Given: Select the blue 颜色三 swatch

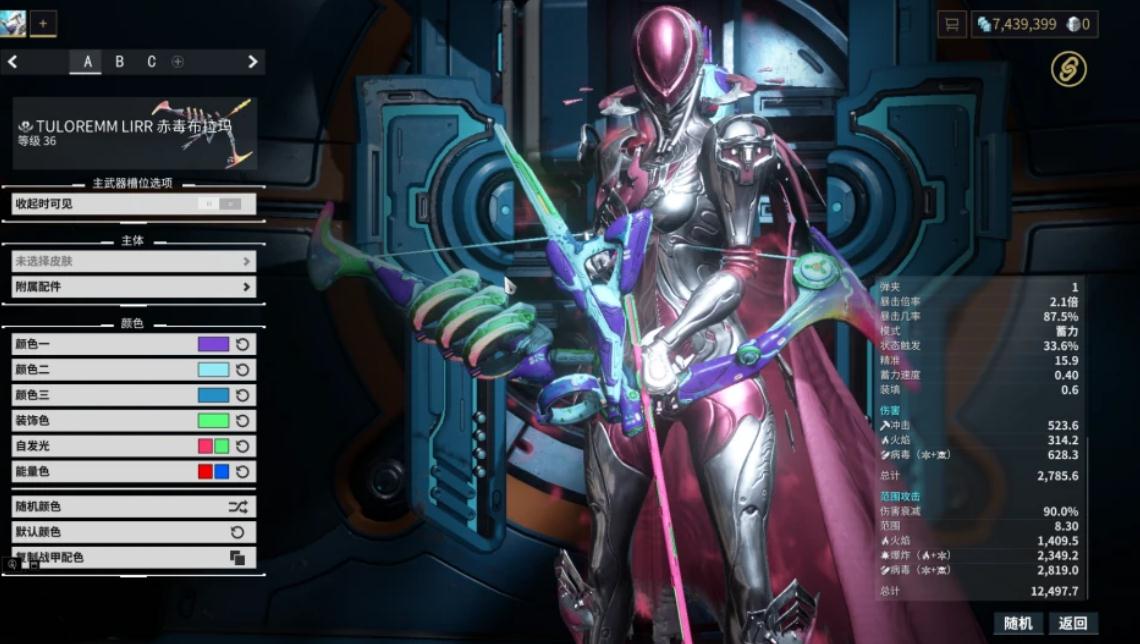Looking at the screenshot, I should pyautogui.click(x=213, y=395).
